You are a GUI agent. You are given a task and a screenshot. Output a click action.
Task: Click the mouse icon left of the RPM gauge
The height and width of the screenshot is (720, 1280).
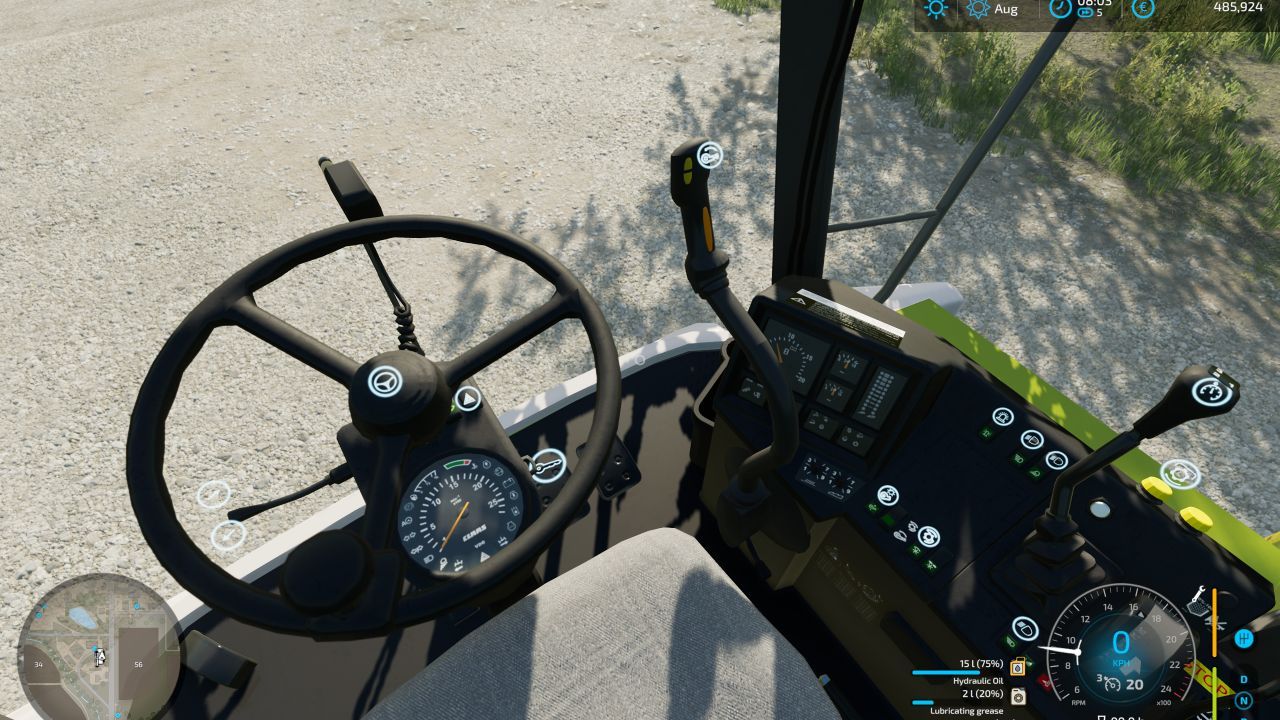pos(1025,630)
